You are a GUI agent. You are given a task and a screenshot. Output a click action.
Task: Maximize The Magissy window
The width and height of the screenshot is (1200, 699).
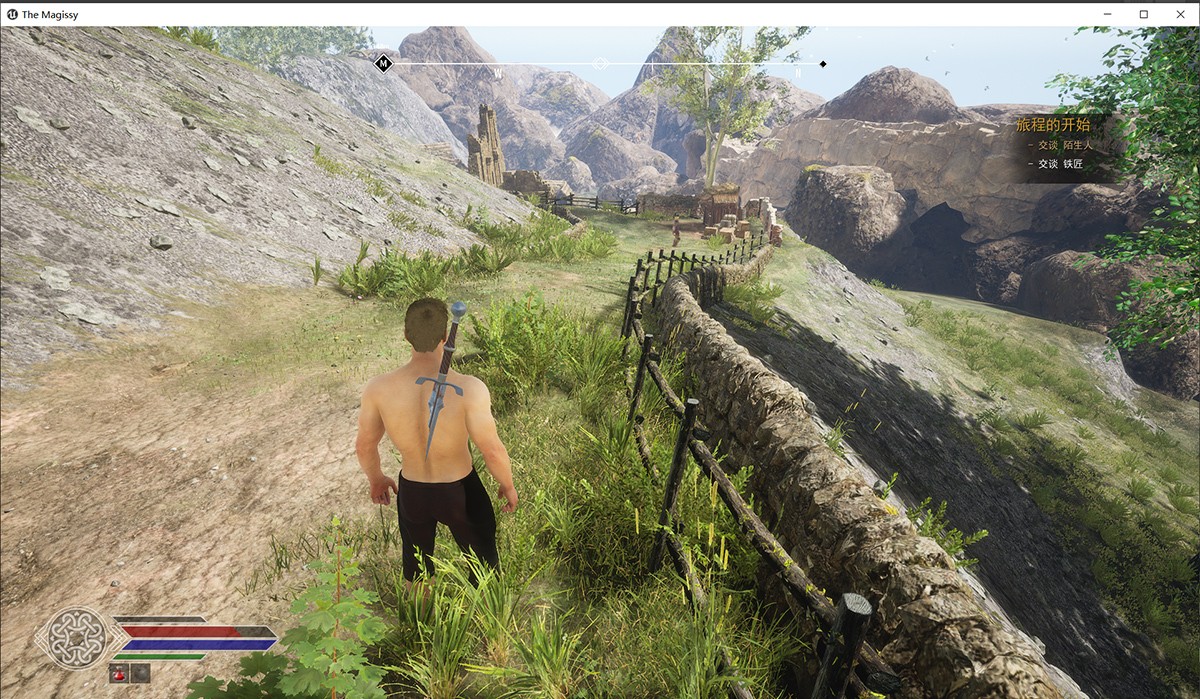point(1143,14)
